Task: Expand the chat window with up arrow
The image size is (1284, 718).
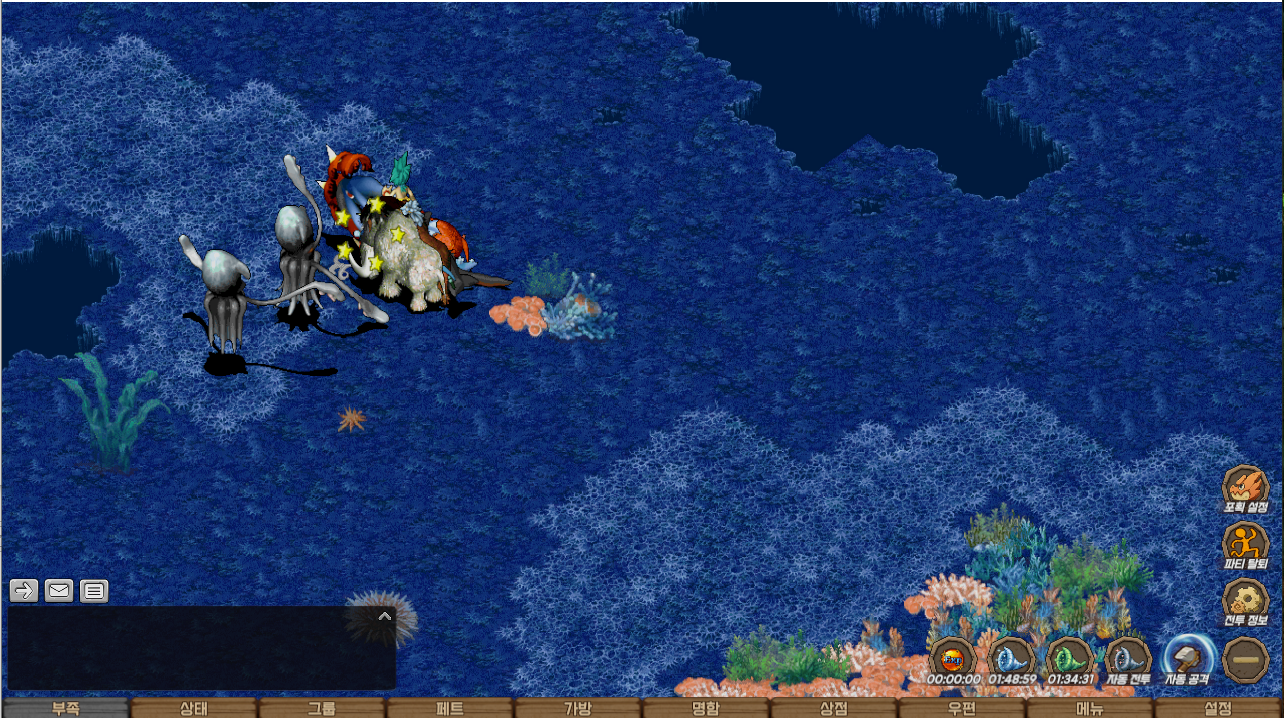Action: coord(384,616)
